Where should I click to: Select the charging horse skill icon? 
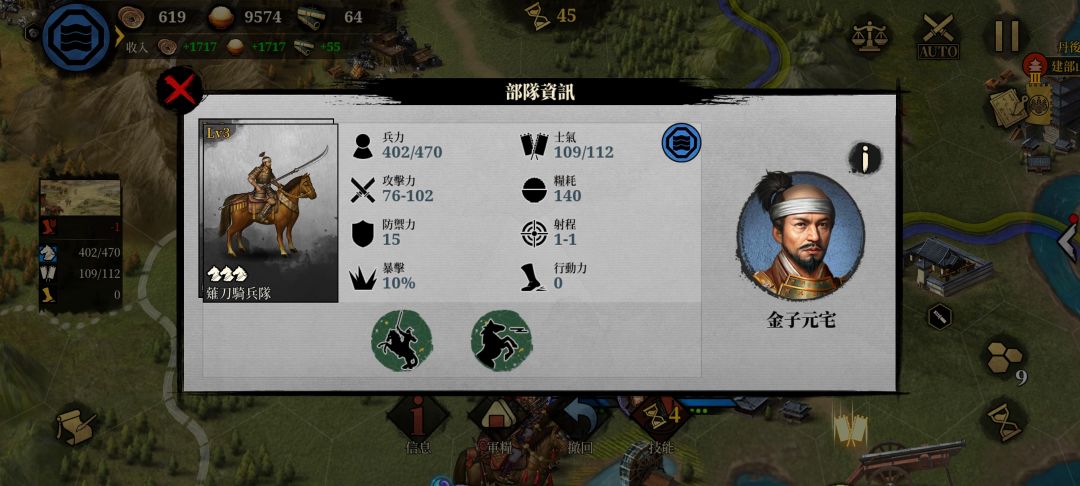tap(501, 340)
